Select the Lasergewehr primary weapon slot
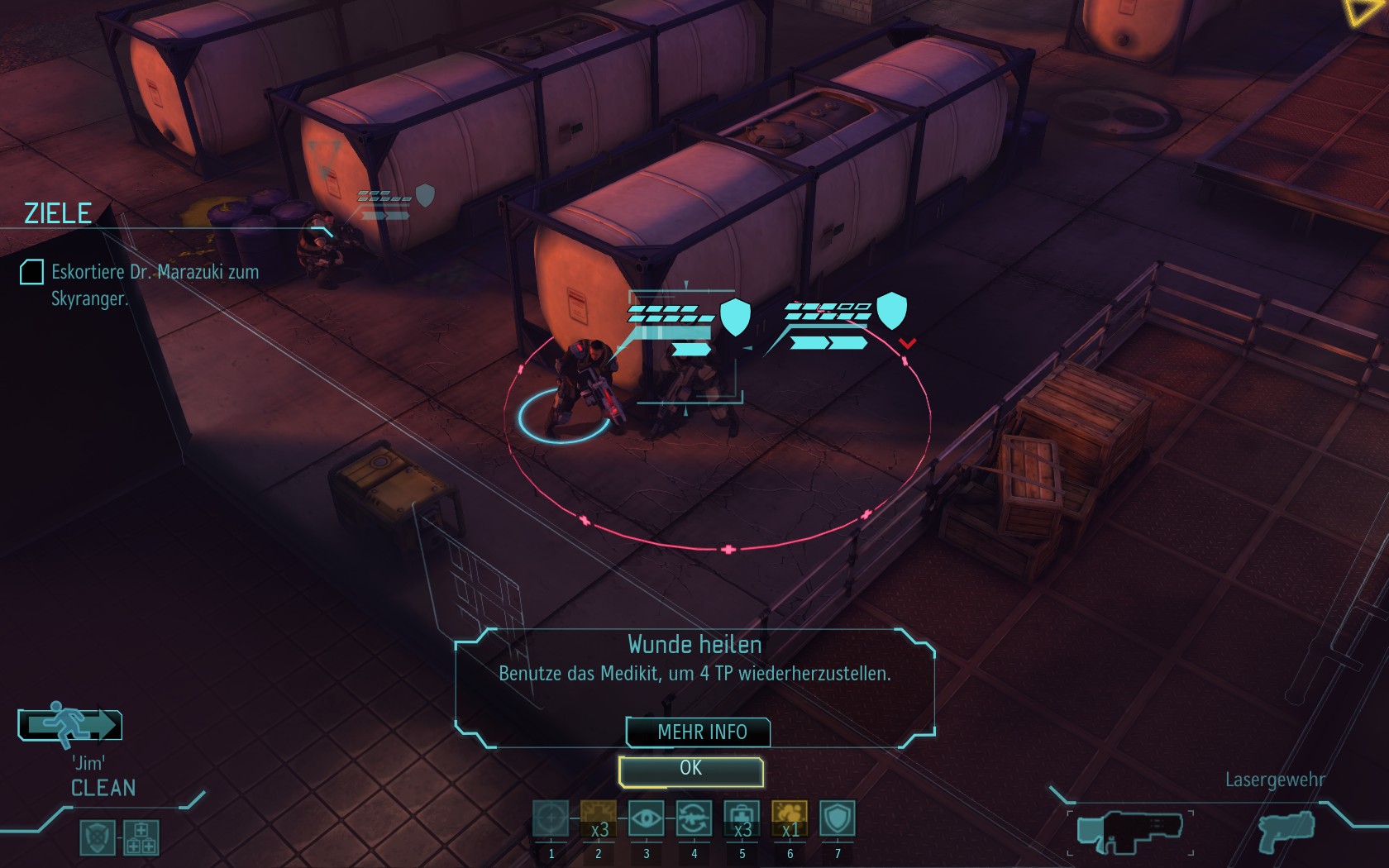The height and width of the screenshot is (868, 1389). [x=1129, y=832]
